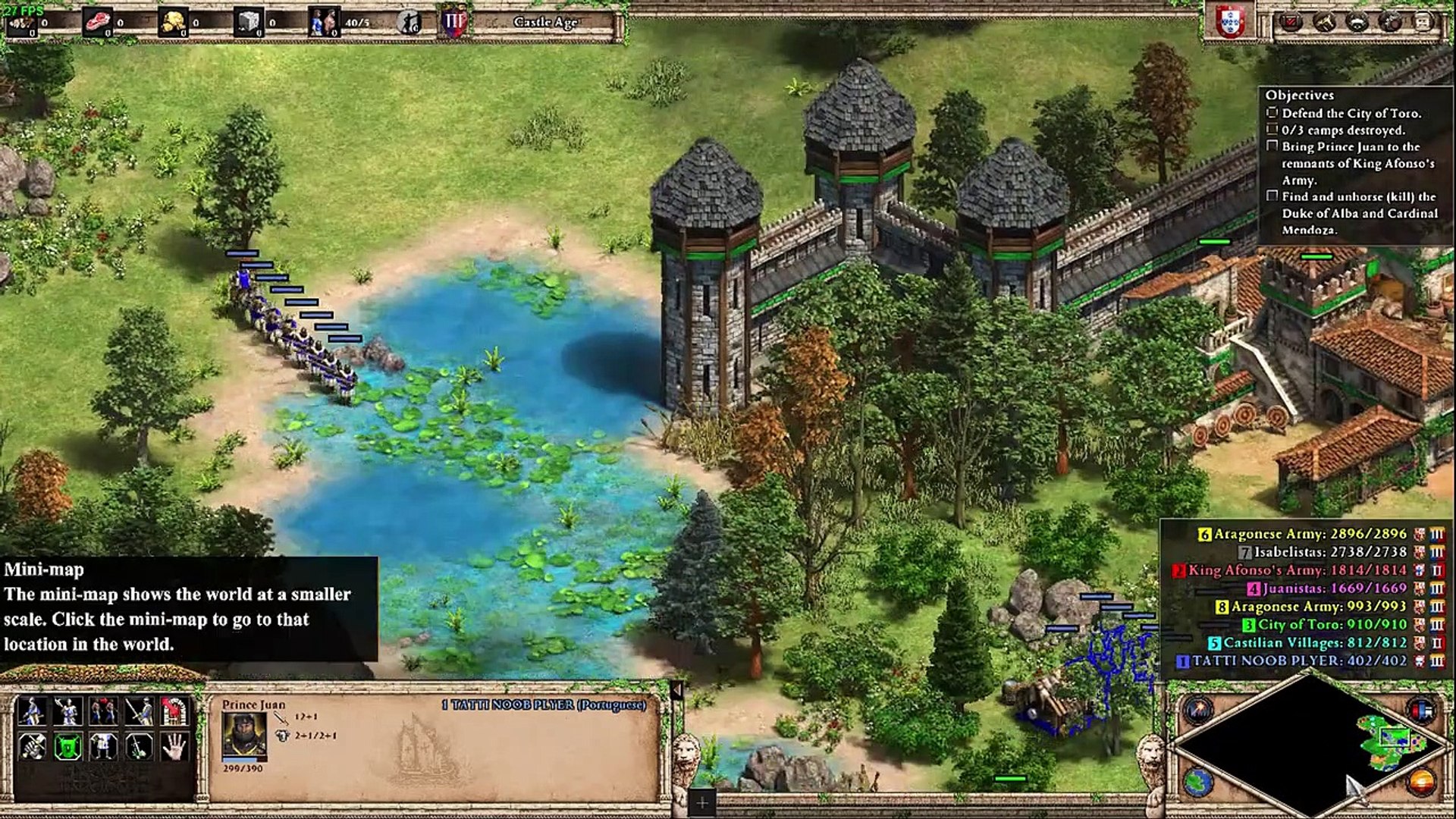
Task: Click the red and blue player colors button
Action: (x=1421, y=711)
